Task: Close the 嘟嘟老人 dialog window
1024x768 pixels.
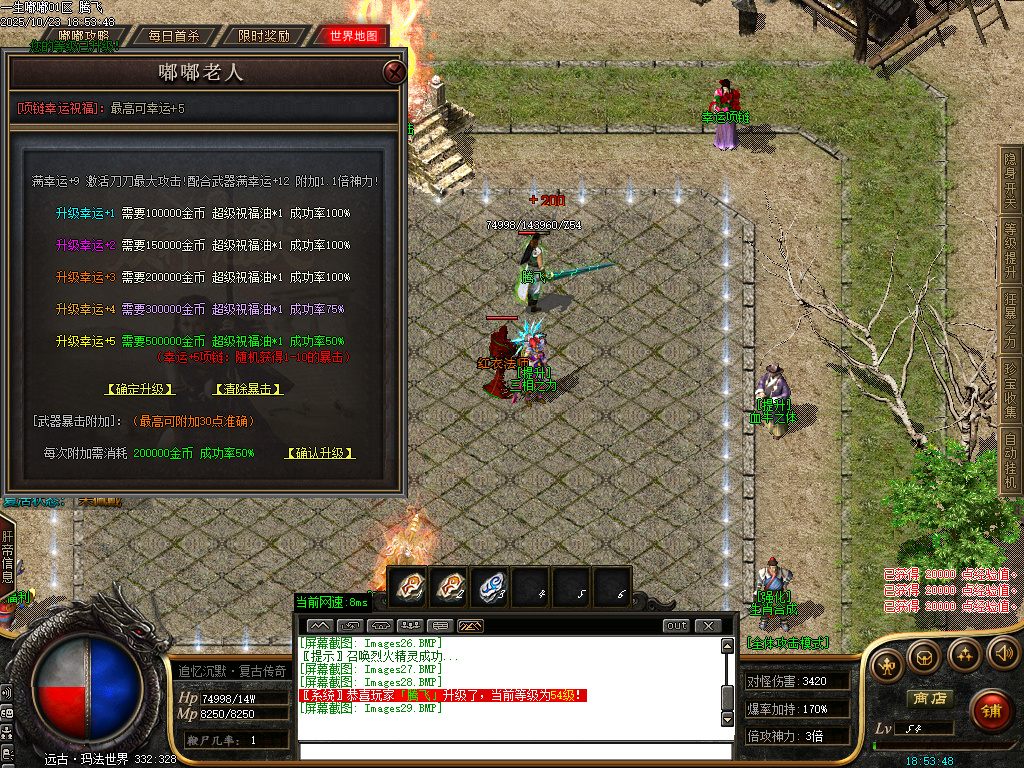Action: click(x=395, y=72)
